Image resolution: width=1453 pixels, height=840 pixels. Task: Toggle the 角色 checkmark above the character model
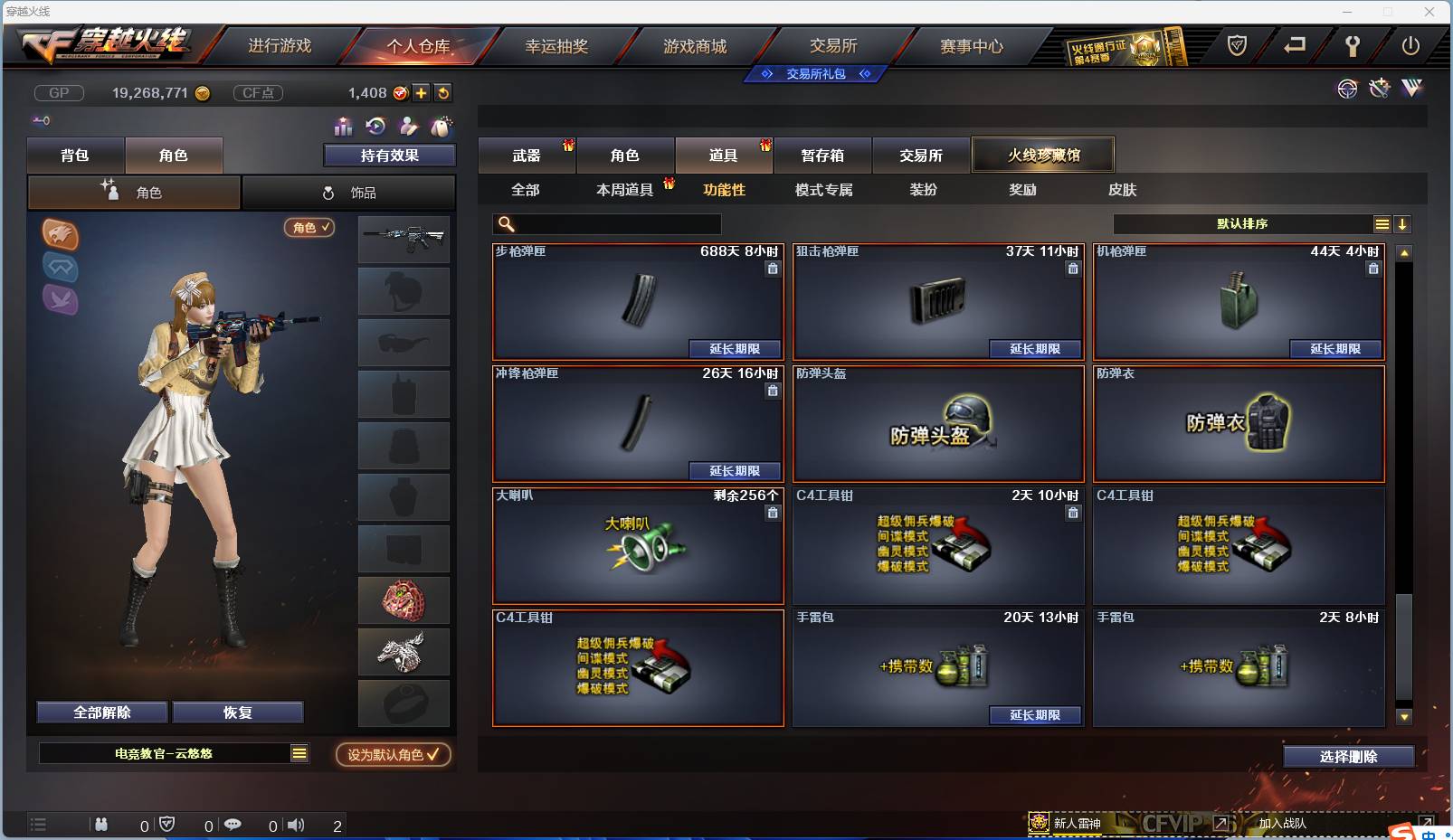coord(309,228)
